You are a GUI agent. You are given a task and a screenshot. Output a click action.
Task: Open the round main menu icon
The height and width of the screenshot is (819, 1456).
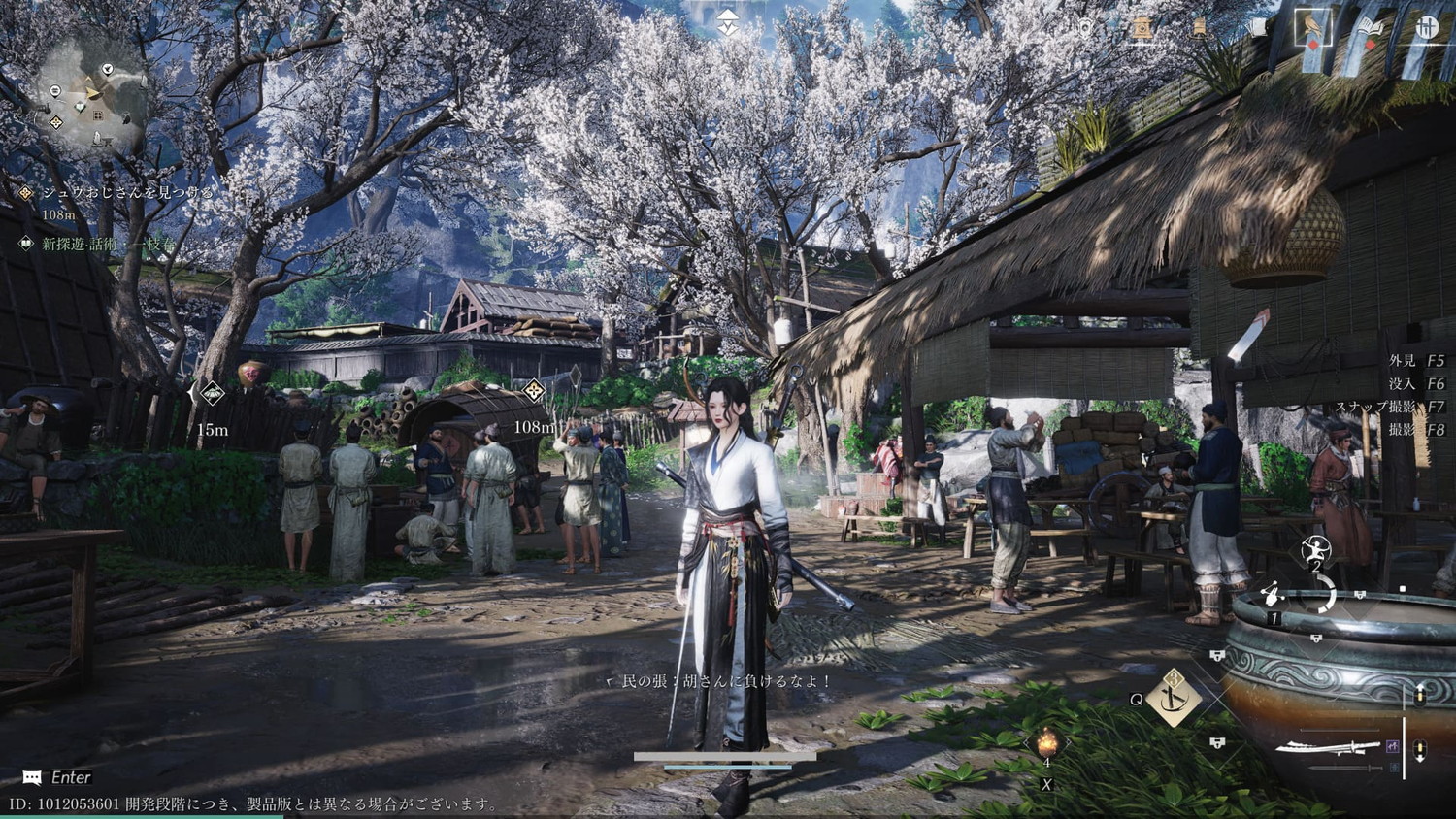[1426, 28]
